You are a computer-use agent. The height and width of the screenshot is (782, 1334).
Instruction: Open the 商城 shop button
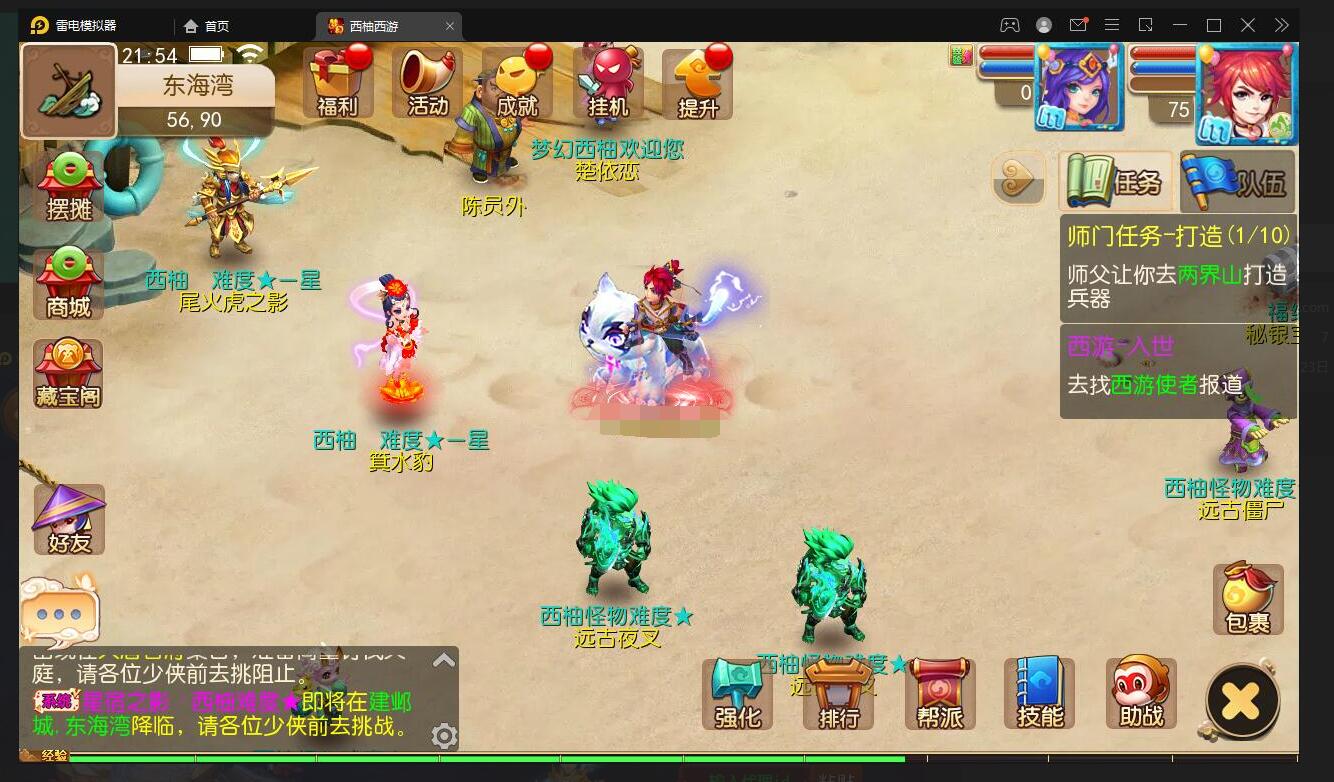(69, 284)
